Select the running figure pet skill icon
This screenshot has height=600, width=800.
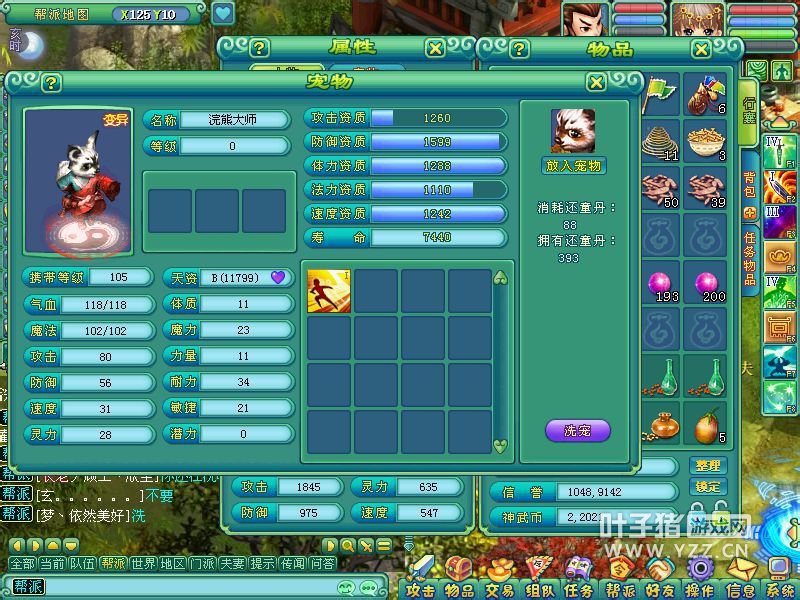tap(329, 291)
